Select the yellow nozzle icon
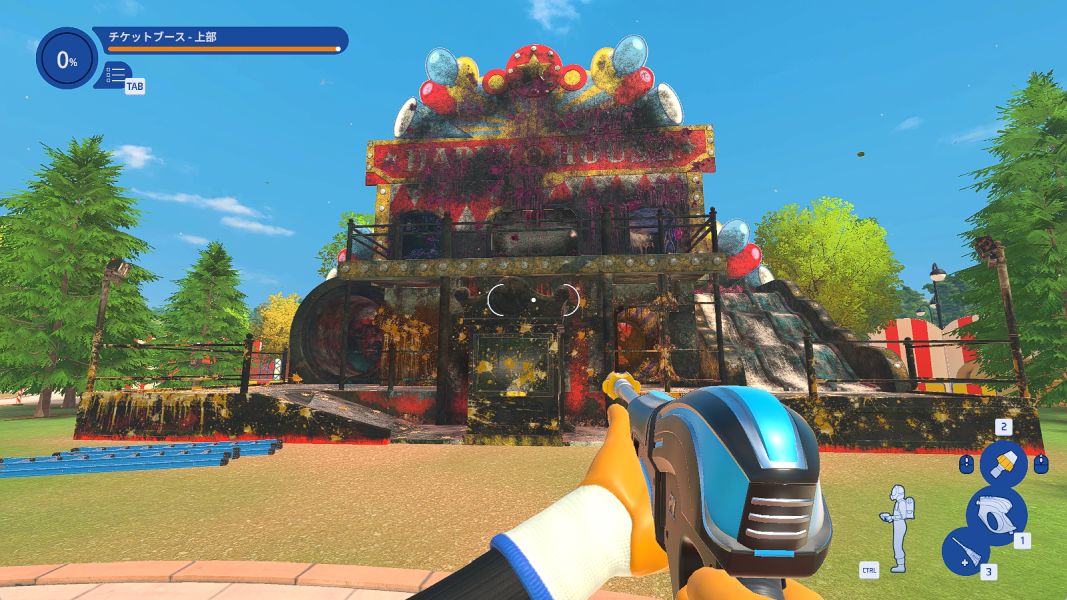This screenshot has height=600, width=1067. pyautogui.click(x=1002, y=463)
